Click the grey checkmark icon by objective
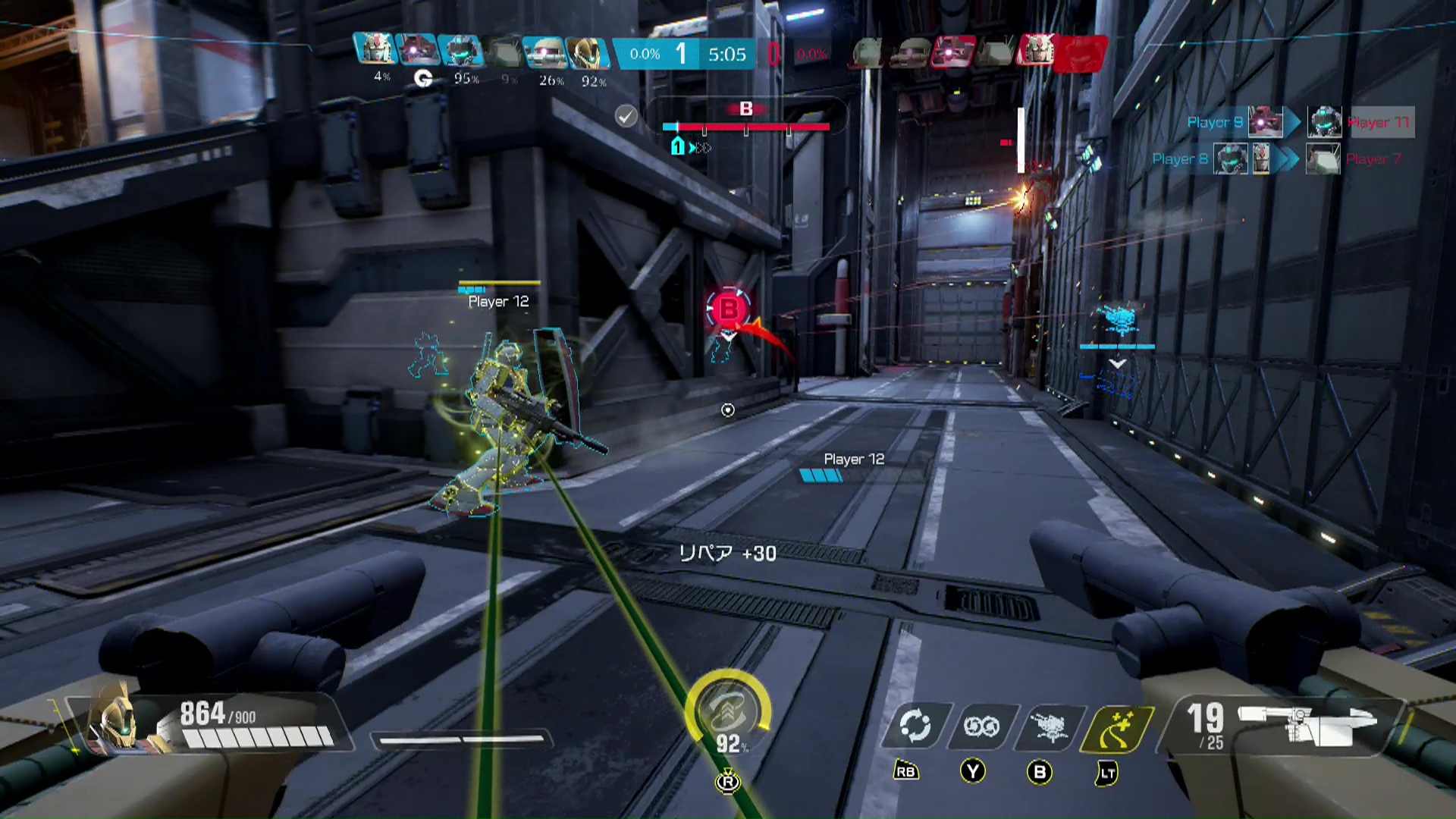The image size is (1456, 819). click(626, 116)
